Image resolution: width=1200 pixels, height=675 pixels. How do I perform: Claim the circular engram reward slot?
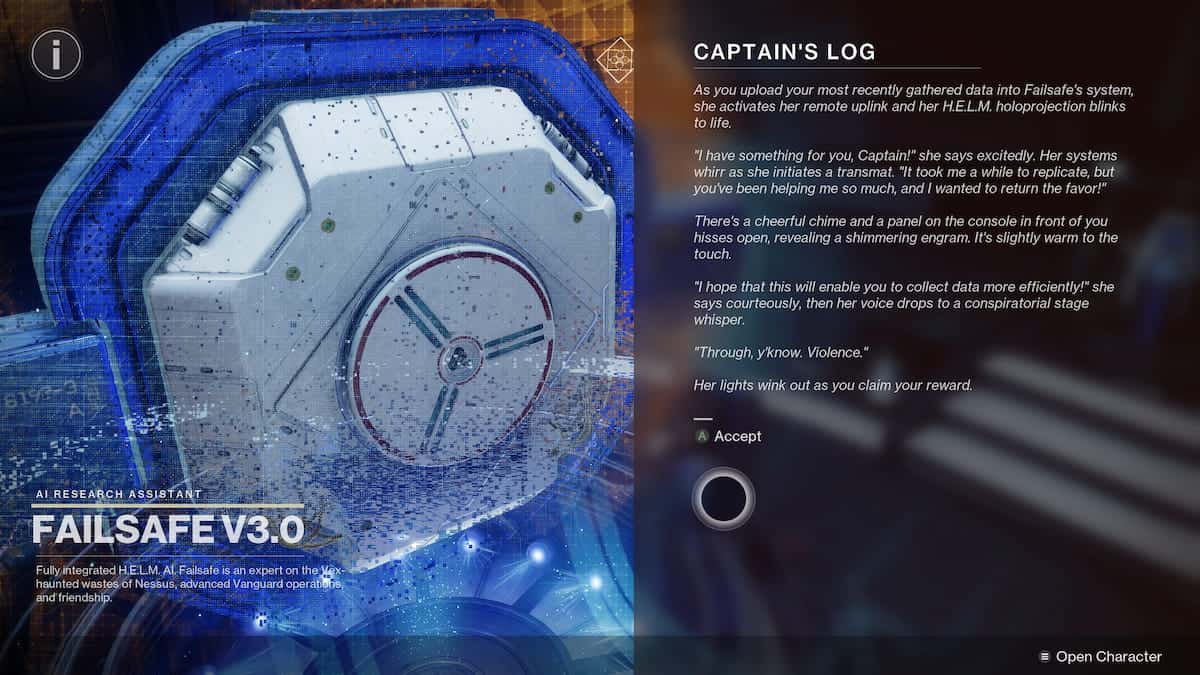[x=723, y=496]
